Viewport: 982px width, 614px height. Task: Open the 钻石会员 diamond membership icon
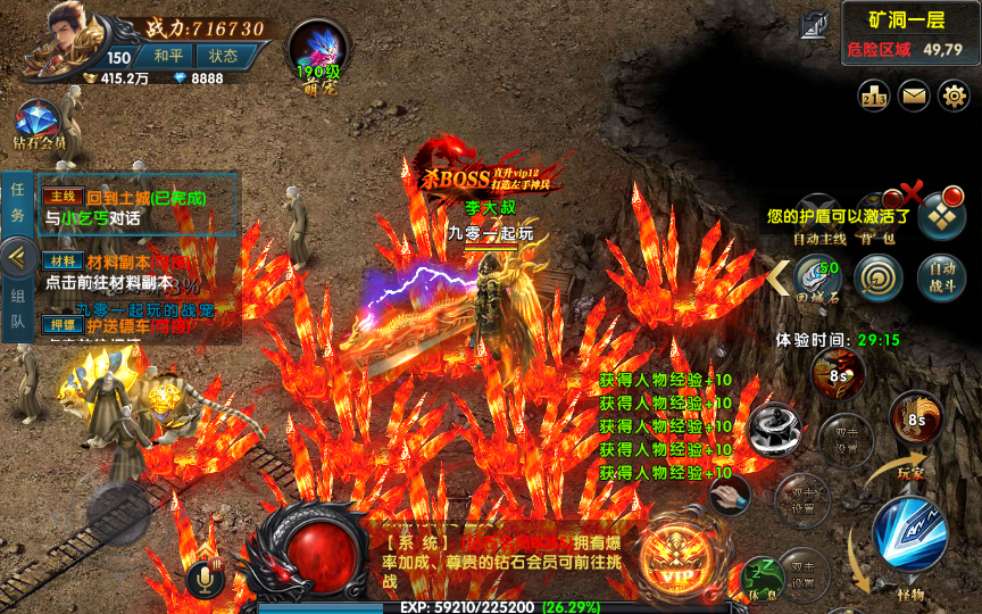coord(39,124)
